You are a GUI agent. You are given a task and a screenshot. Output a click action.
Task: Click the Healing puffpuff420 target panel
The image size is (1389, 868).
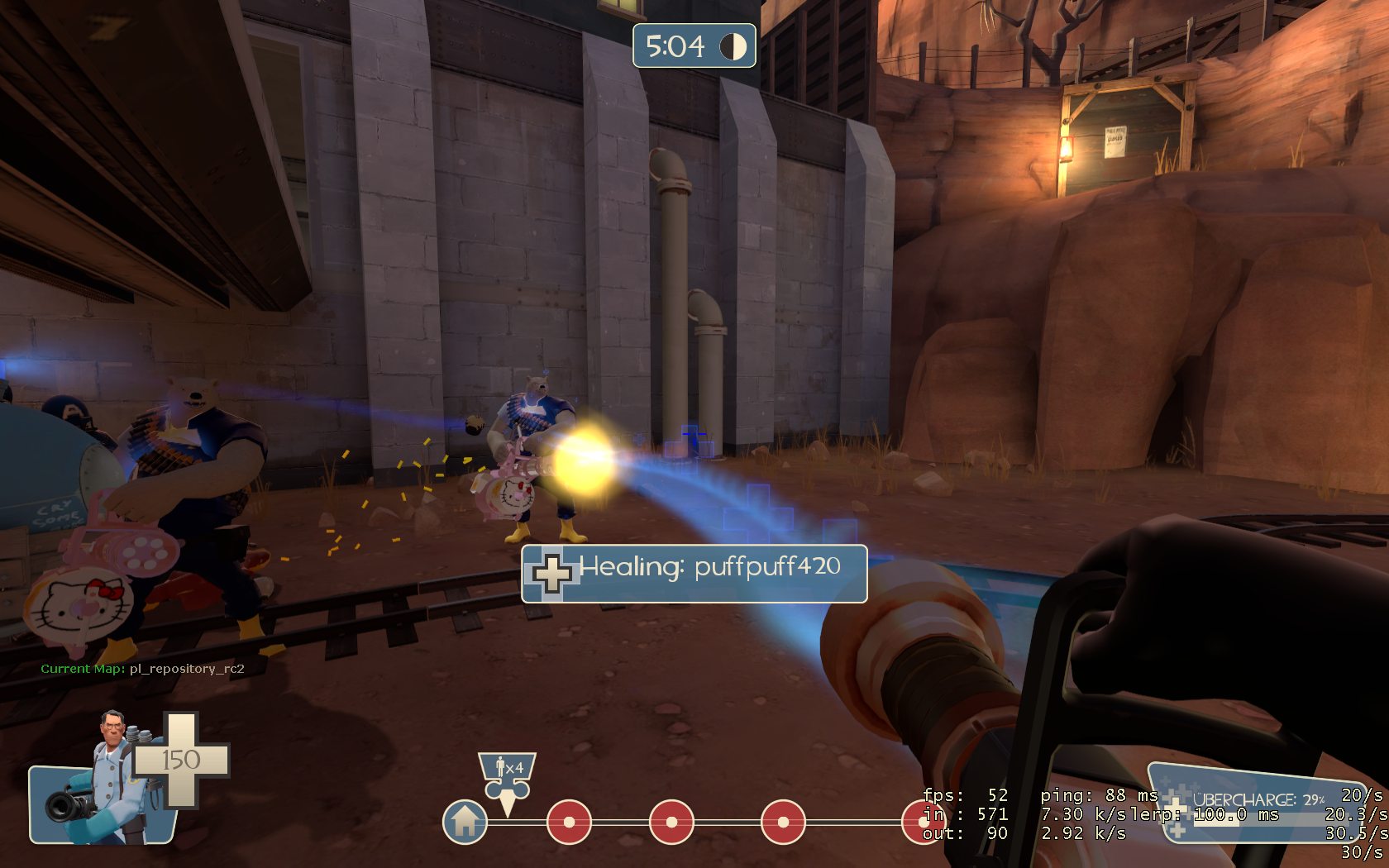pos(694,573)
